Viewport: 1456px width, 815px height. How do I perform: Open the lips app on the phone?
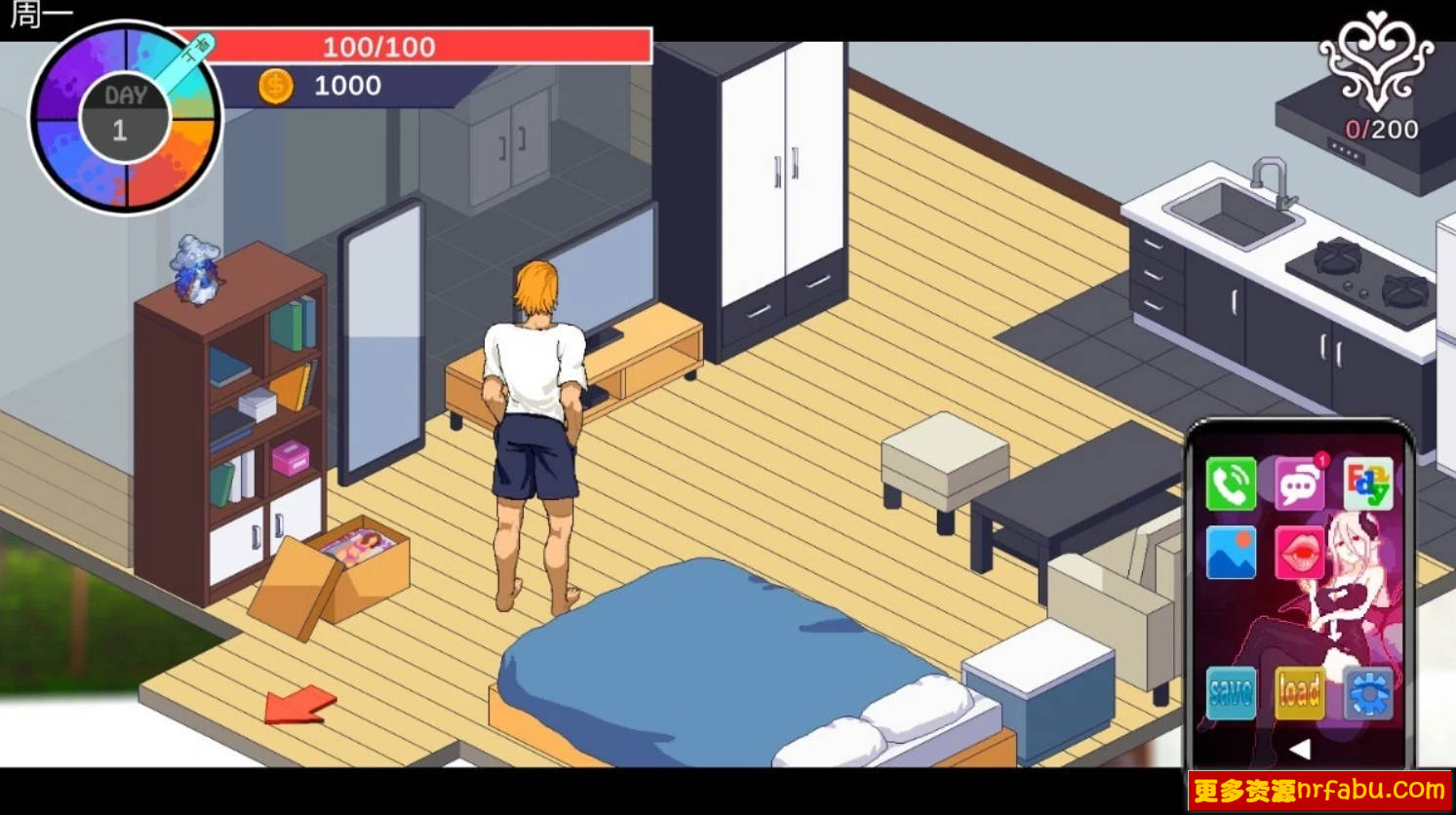(x=1301, y=550)
